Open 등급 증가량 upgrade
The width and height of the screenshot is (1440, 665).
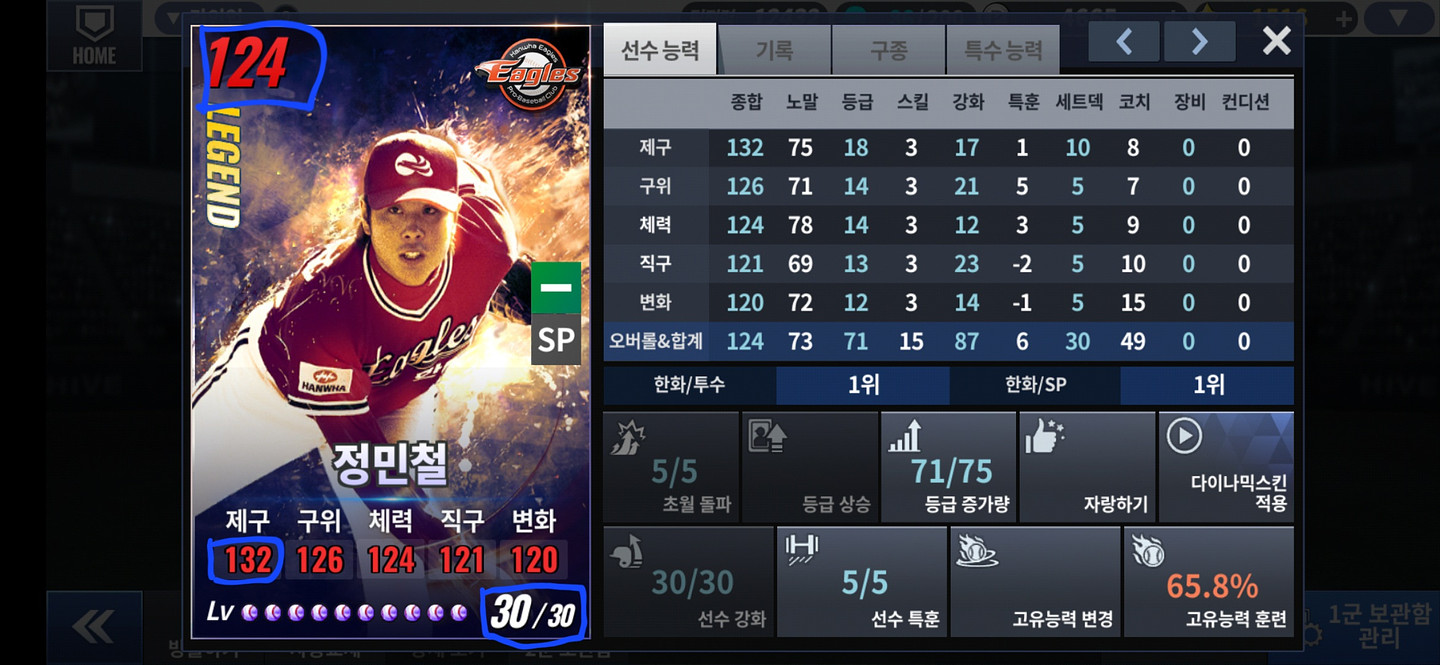[949, 467]
